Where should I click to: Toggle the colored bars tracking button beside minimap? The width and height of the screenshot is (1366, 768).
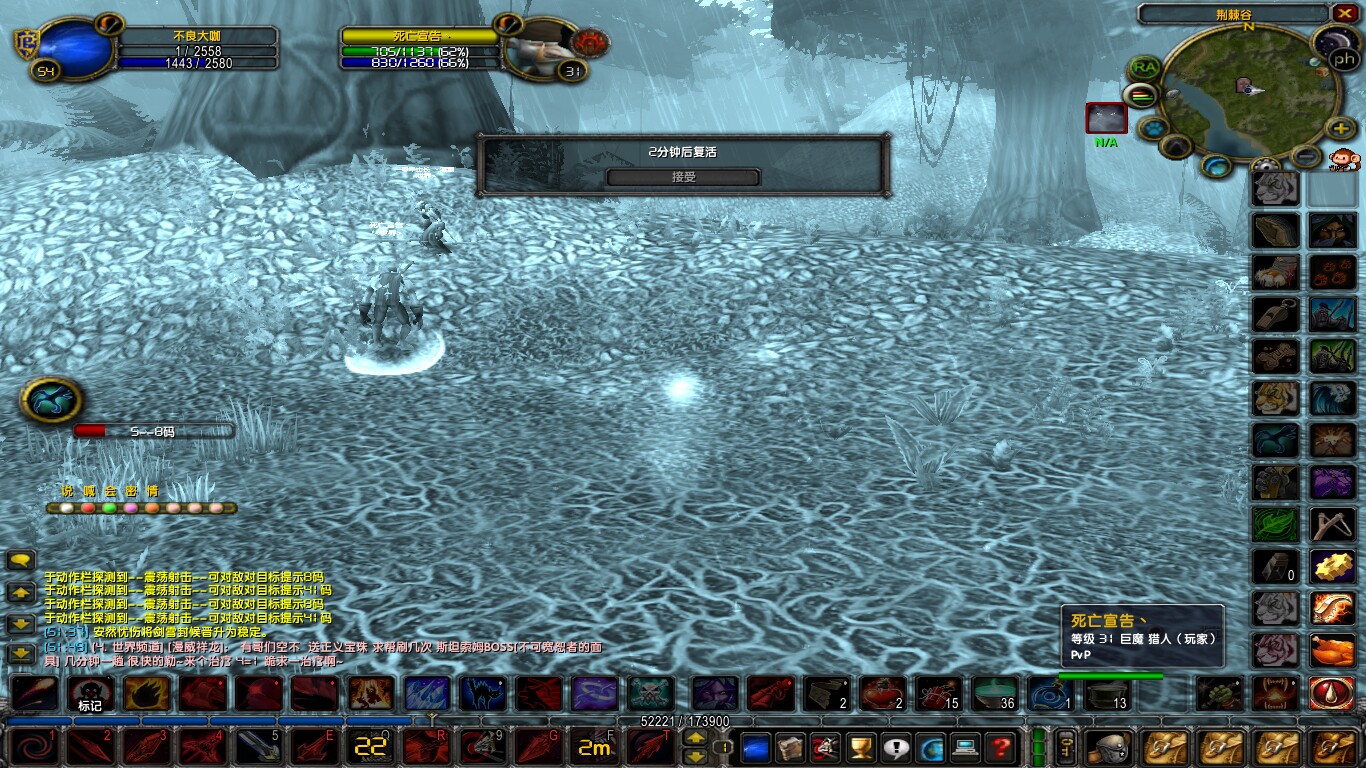[x=1140, y=95]
